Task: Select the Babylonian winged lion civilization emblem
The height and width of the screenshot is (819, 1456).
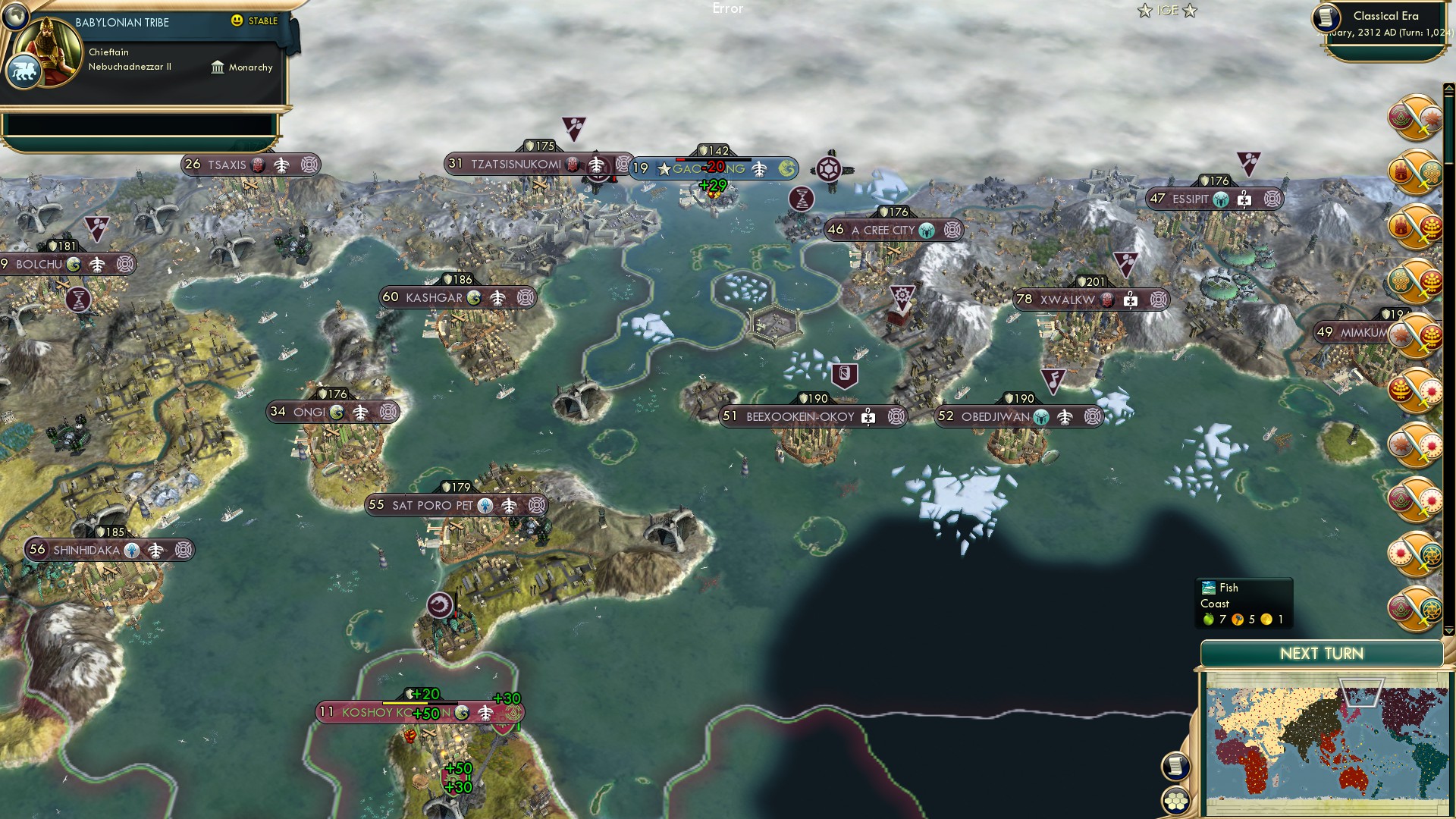Action: pyautogui.click(x=25, y=71)
